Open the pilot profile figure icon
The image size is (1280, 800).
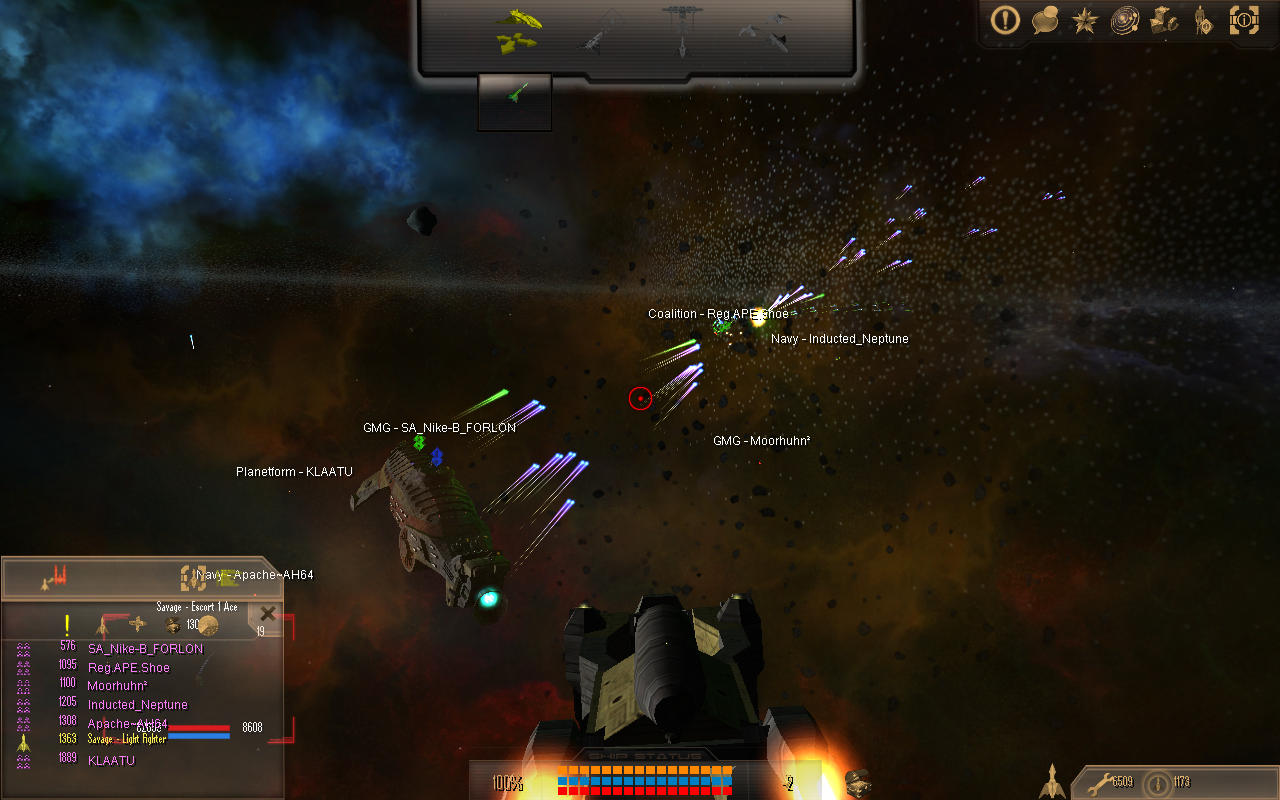[x=1203, y=20]
